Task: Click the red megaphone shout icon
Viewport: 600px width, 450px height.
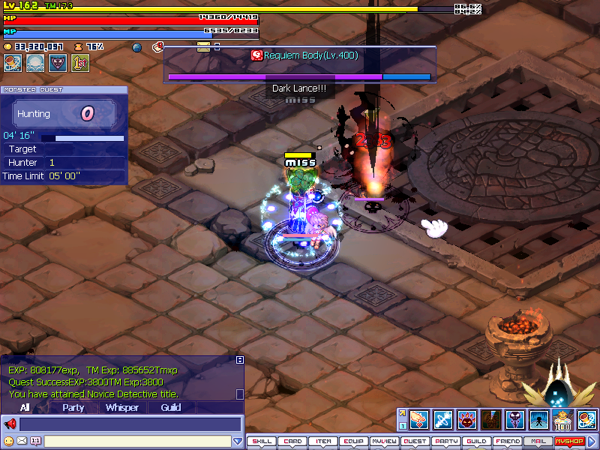Action: (11, 424)
